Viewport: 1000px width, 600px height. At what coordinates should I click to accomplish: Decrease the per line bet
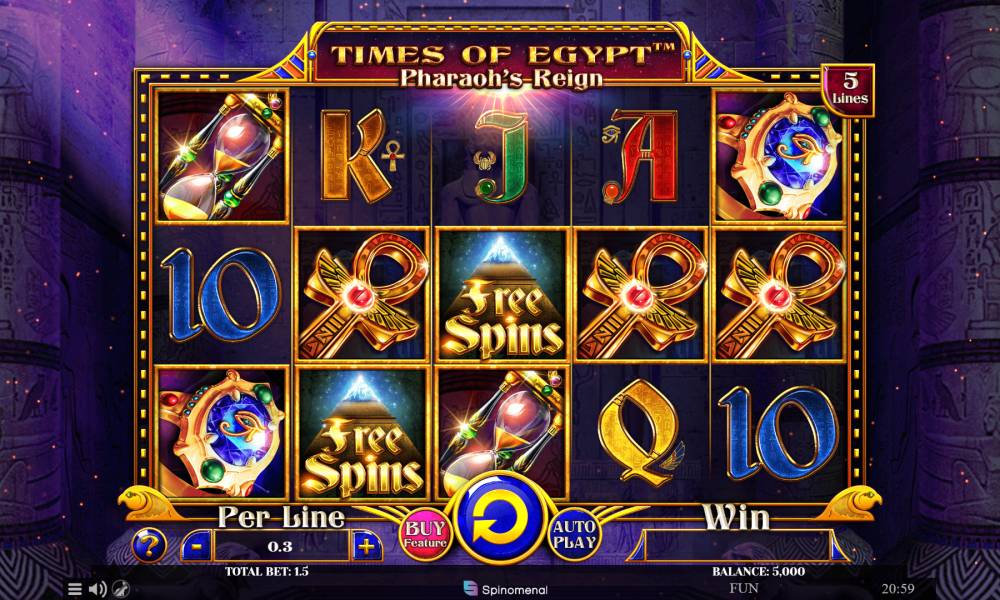coord(197,546)
